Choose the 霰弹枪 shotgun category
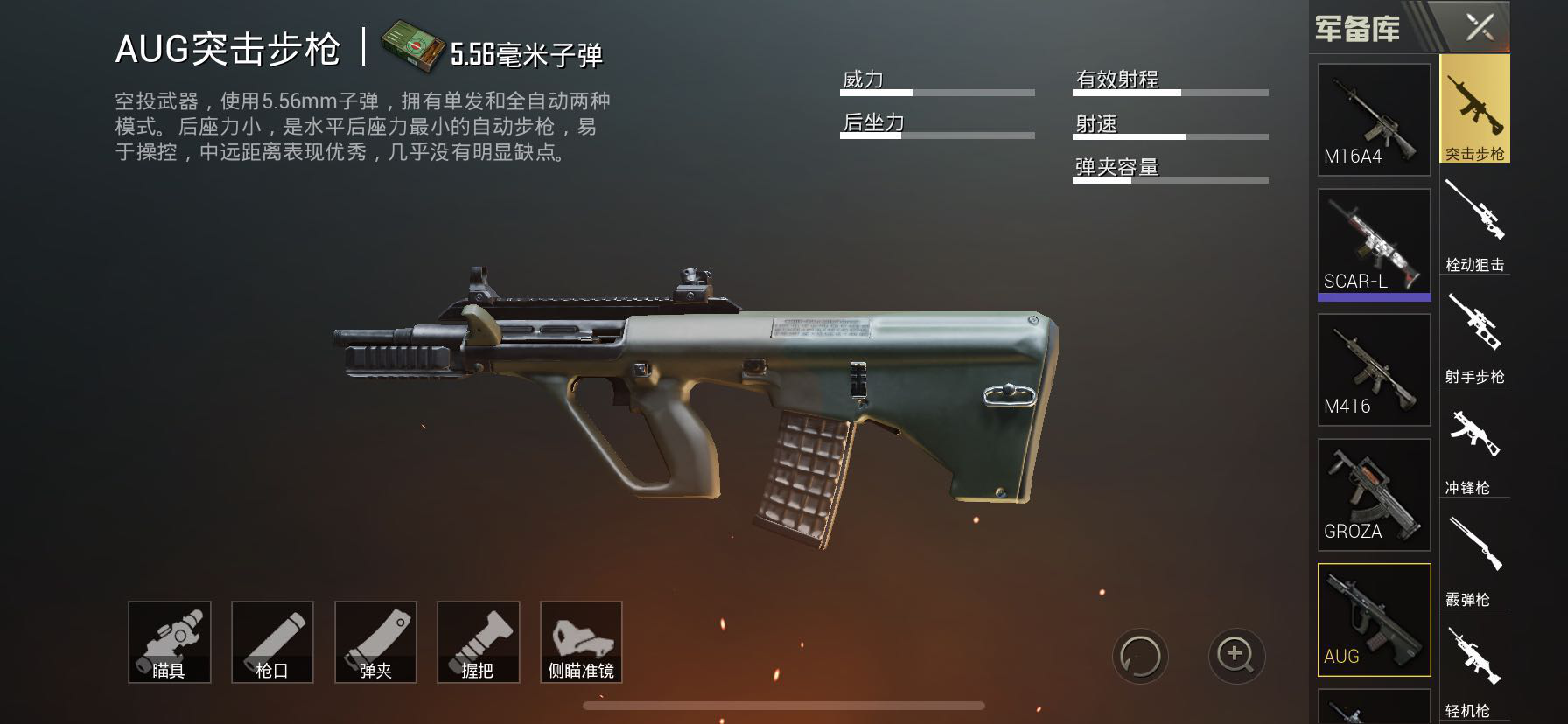The height and width of the screenshot is (724, 1568). click(1474, 557)
